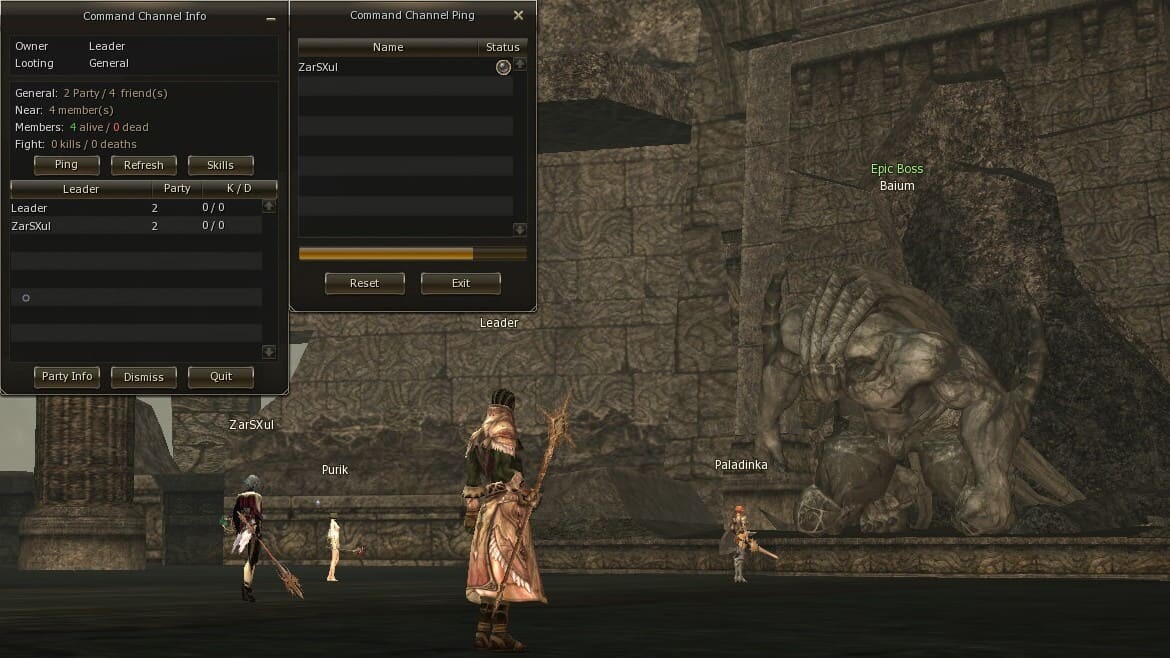Sort ping list by Status column

502,47
